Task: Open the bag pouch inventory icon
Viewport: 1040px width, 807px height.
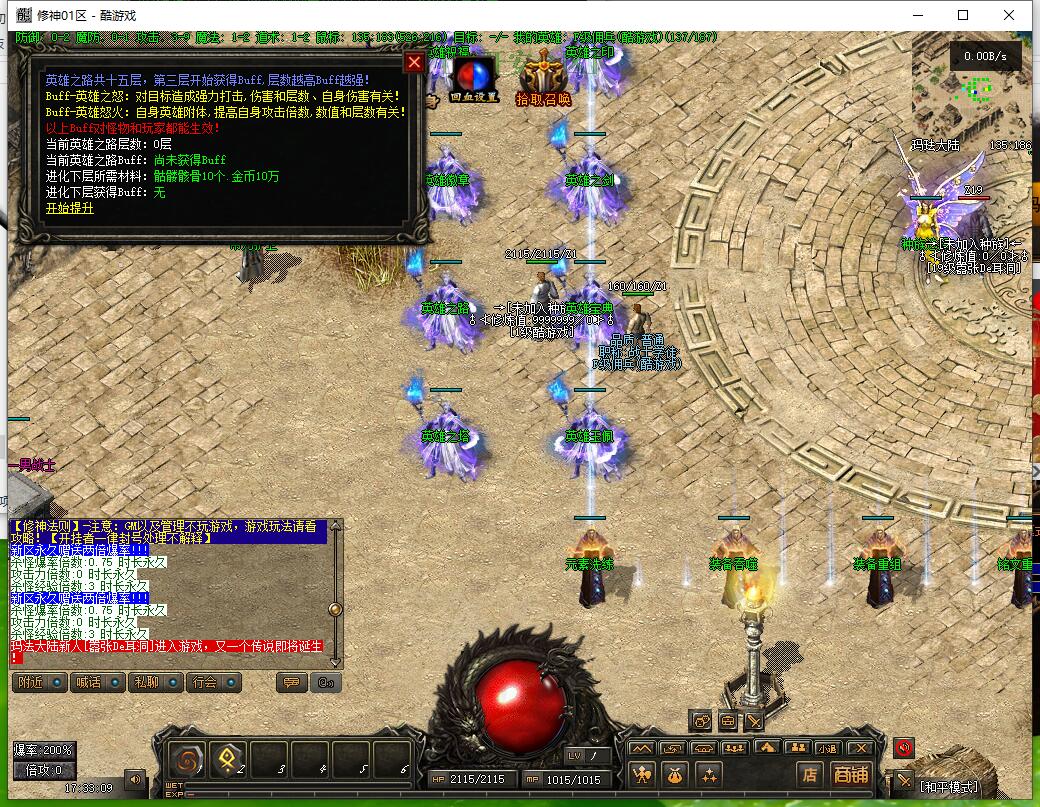Action: [x=676, y=775]
